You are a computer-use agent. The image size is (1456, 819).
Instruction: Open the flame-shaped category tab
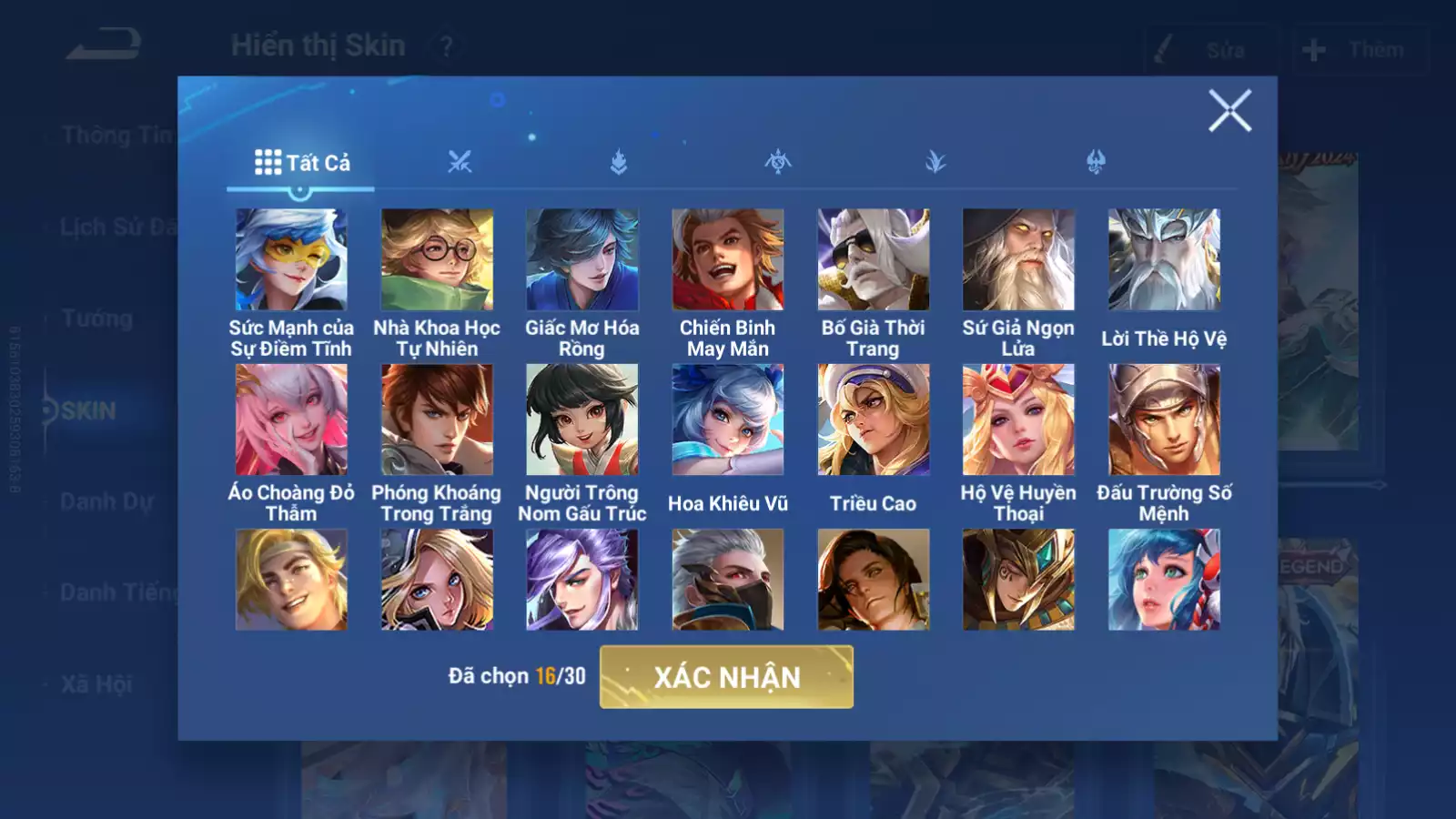pyautogui.click(x=619, y=163)
